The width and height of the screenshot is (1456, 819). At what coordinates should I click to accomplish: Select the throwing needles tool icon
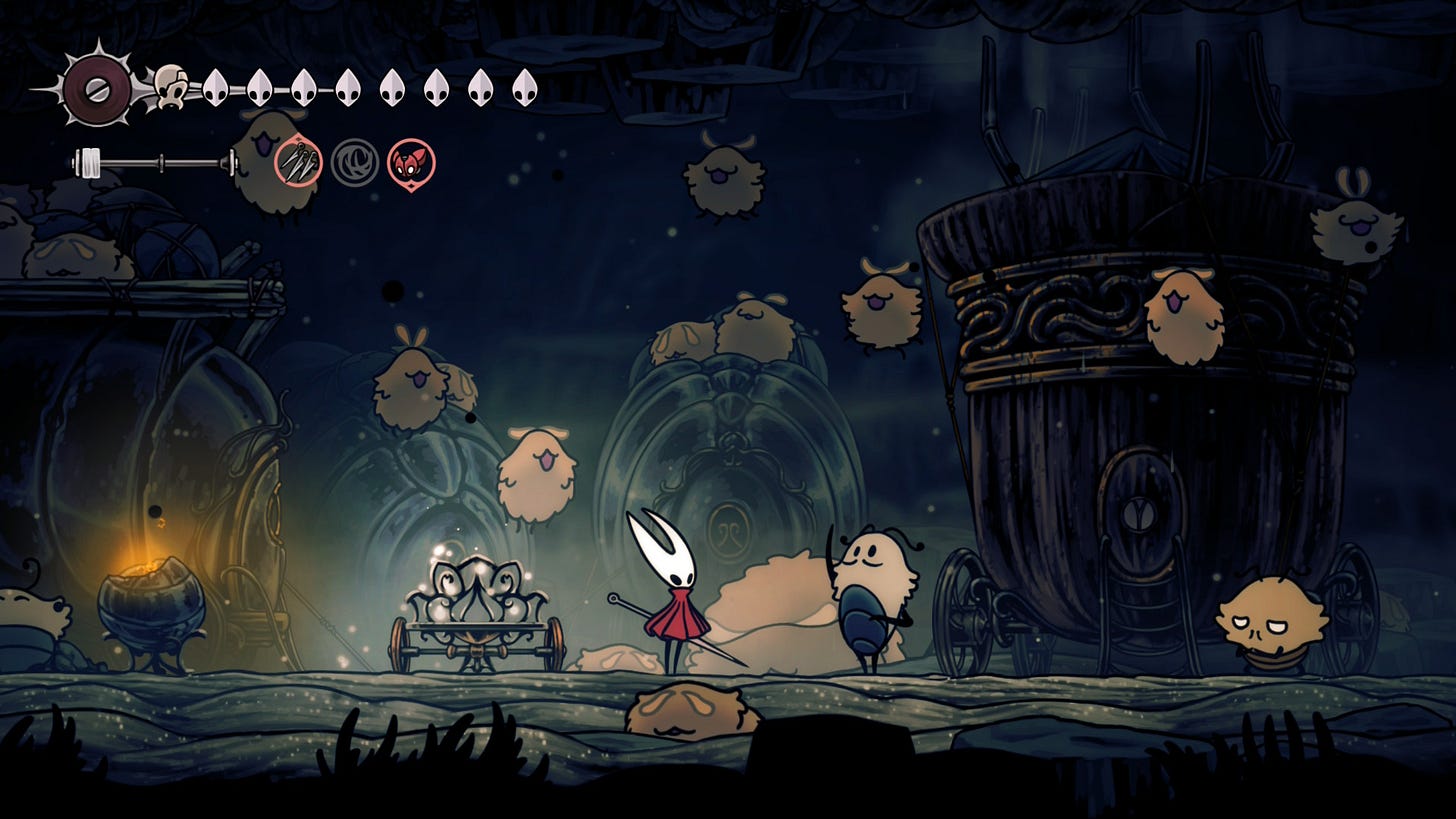(298, 163)
